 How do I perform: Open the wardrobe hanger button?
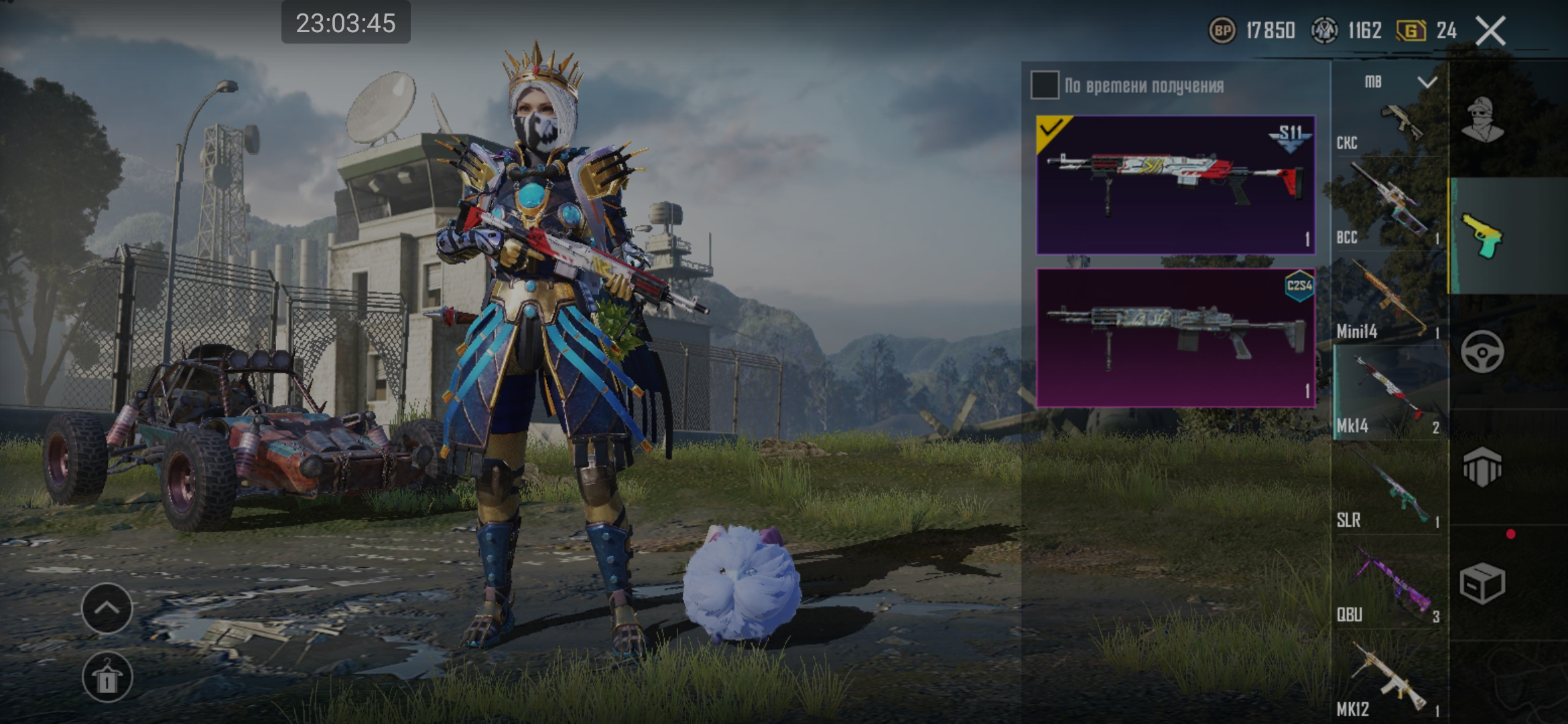[x=107, y=677]
